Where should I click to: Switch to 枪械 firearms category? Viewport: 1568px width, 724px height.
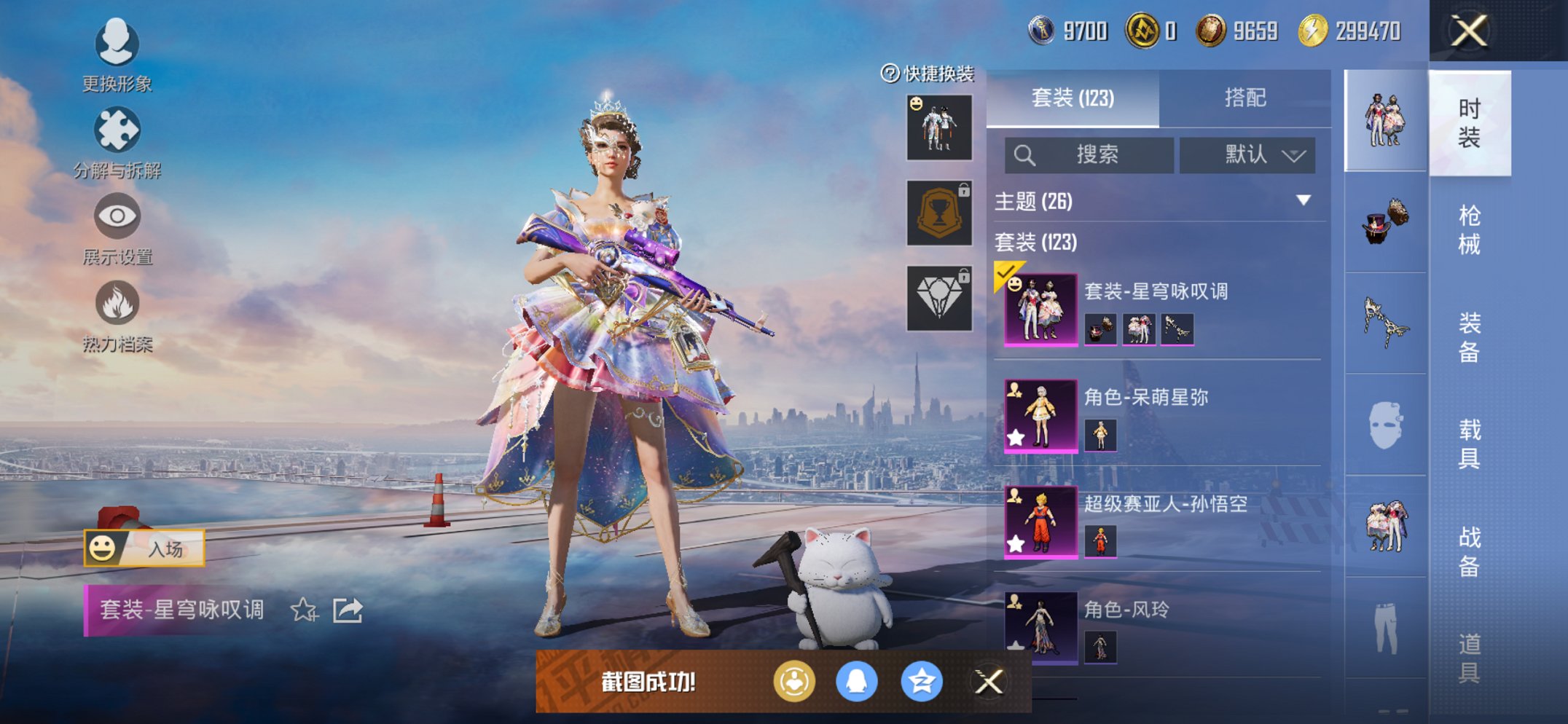(x=1469, y=229)
